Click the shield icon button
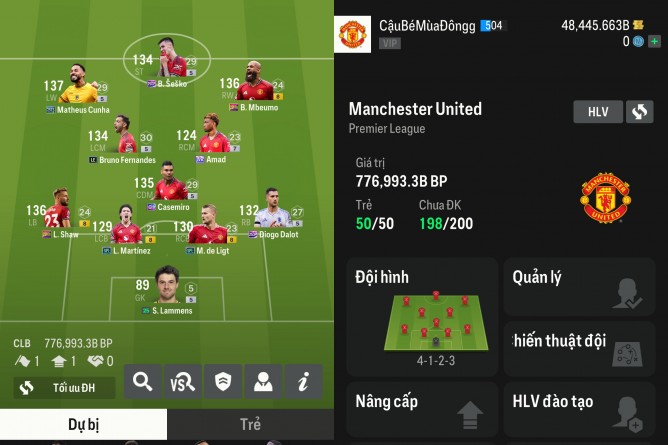Image resolution: width=668 pixels, height=445 pixels. (223, 381)
